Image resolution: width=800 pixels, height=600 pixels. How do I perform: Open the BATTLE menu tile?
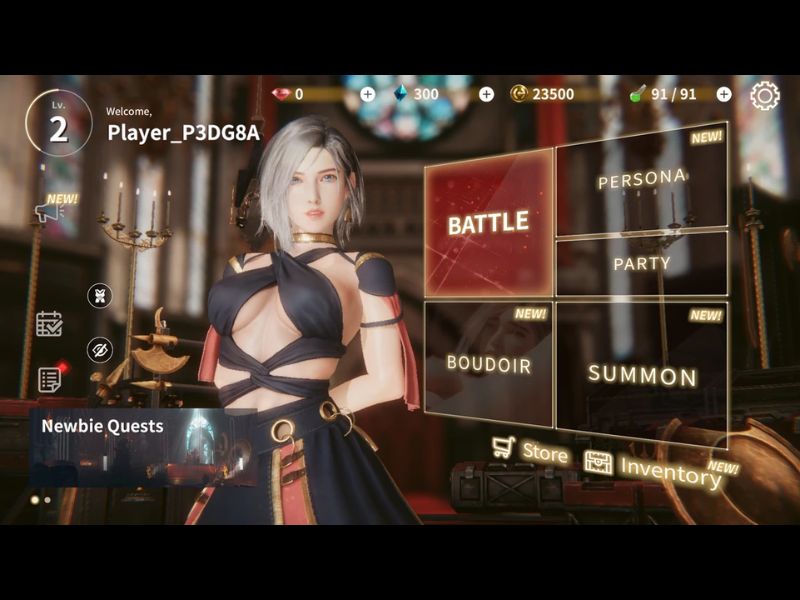tap(488, 222)
